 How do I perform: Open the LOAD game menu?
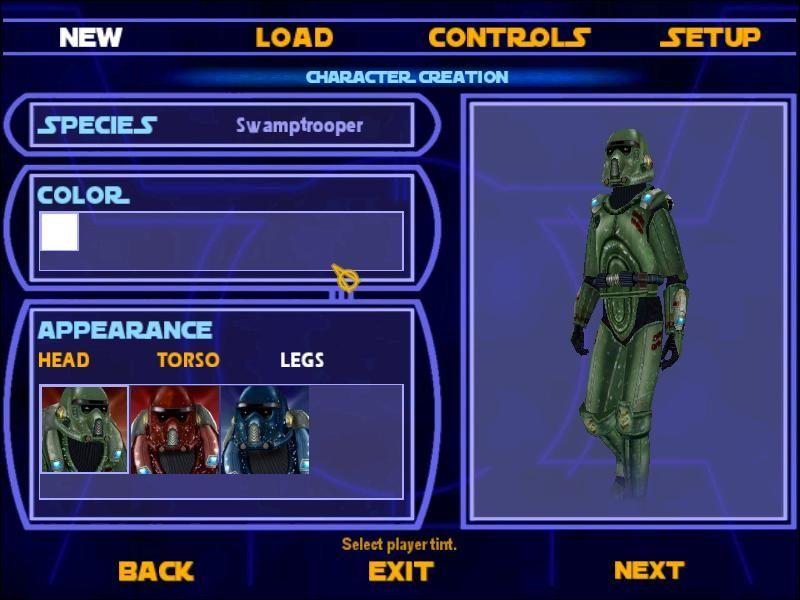[294, 38]
